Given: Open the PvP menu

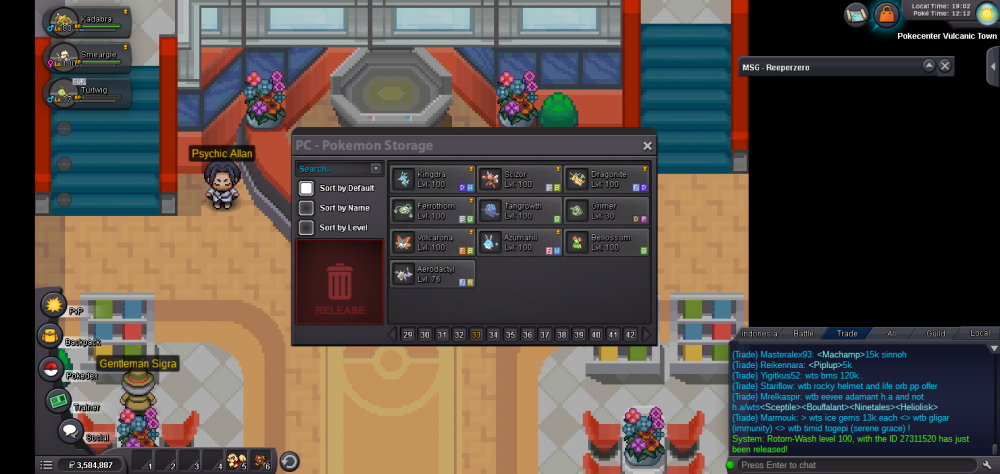Looking at the screenshot, I should 52,304.
